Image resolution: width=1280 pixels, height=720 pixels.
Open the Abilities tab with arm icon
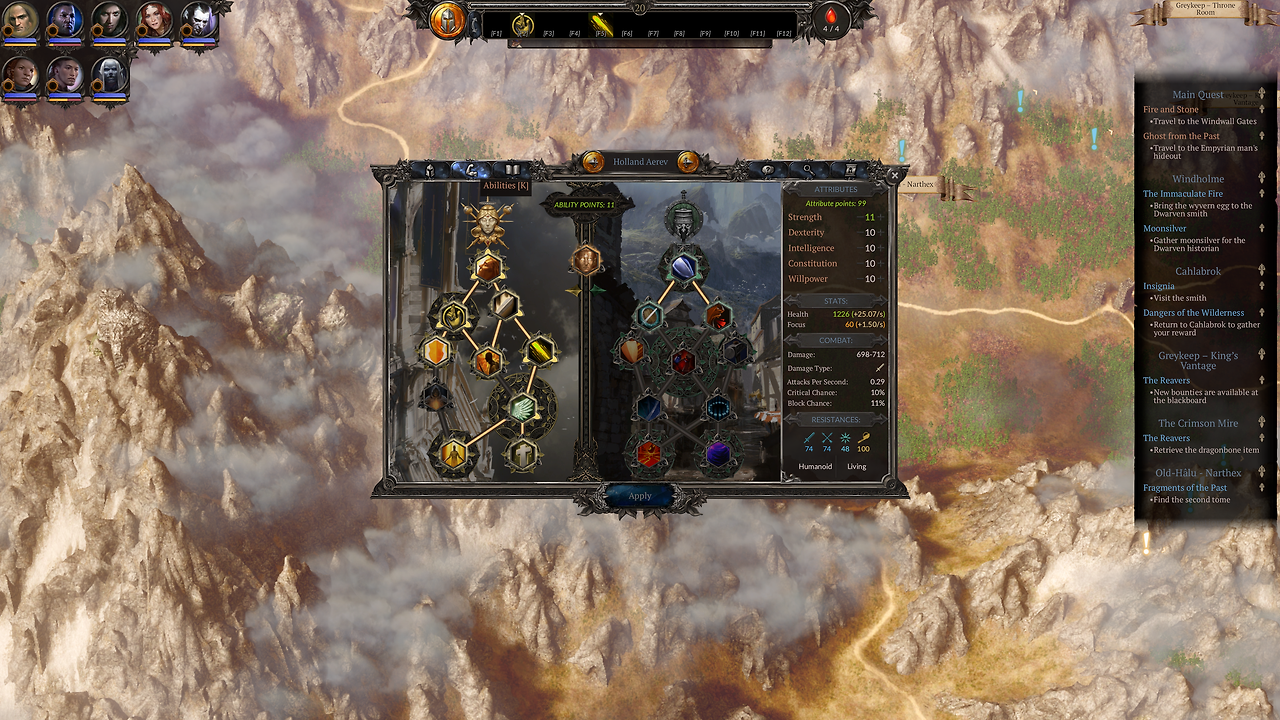point(471,170)
